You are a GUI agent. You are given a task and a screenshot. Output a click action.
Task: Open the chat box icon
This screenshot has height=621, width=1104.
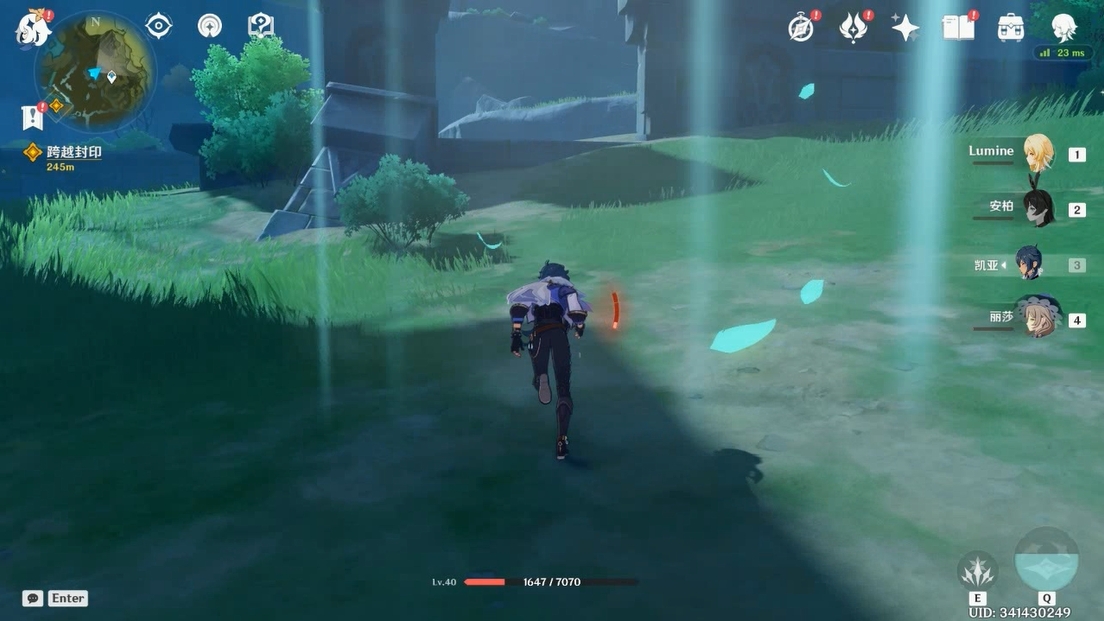33,598
